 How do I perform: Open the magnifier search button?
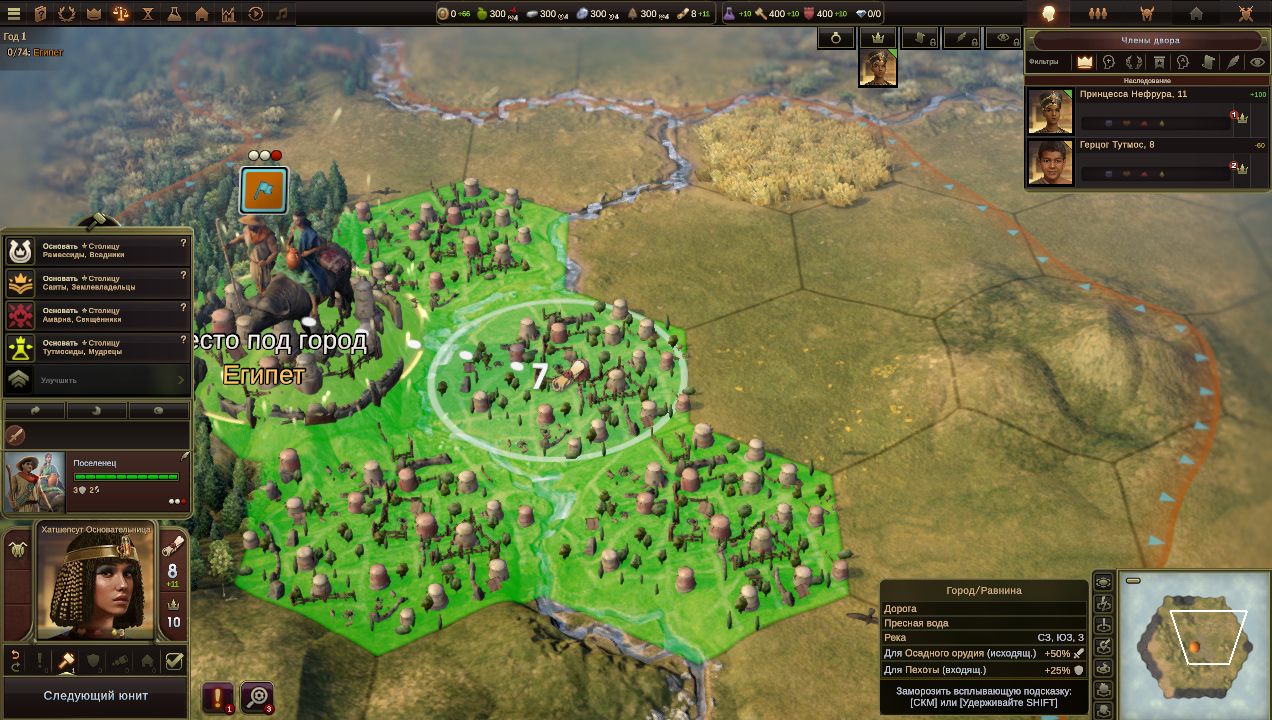pyautogui.click(x=257, y=697)
